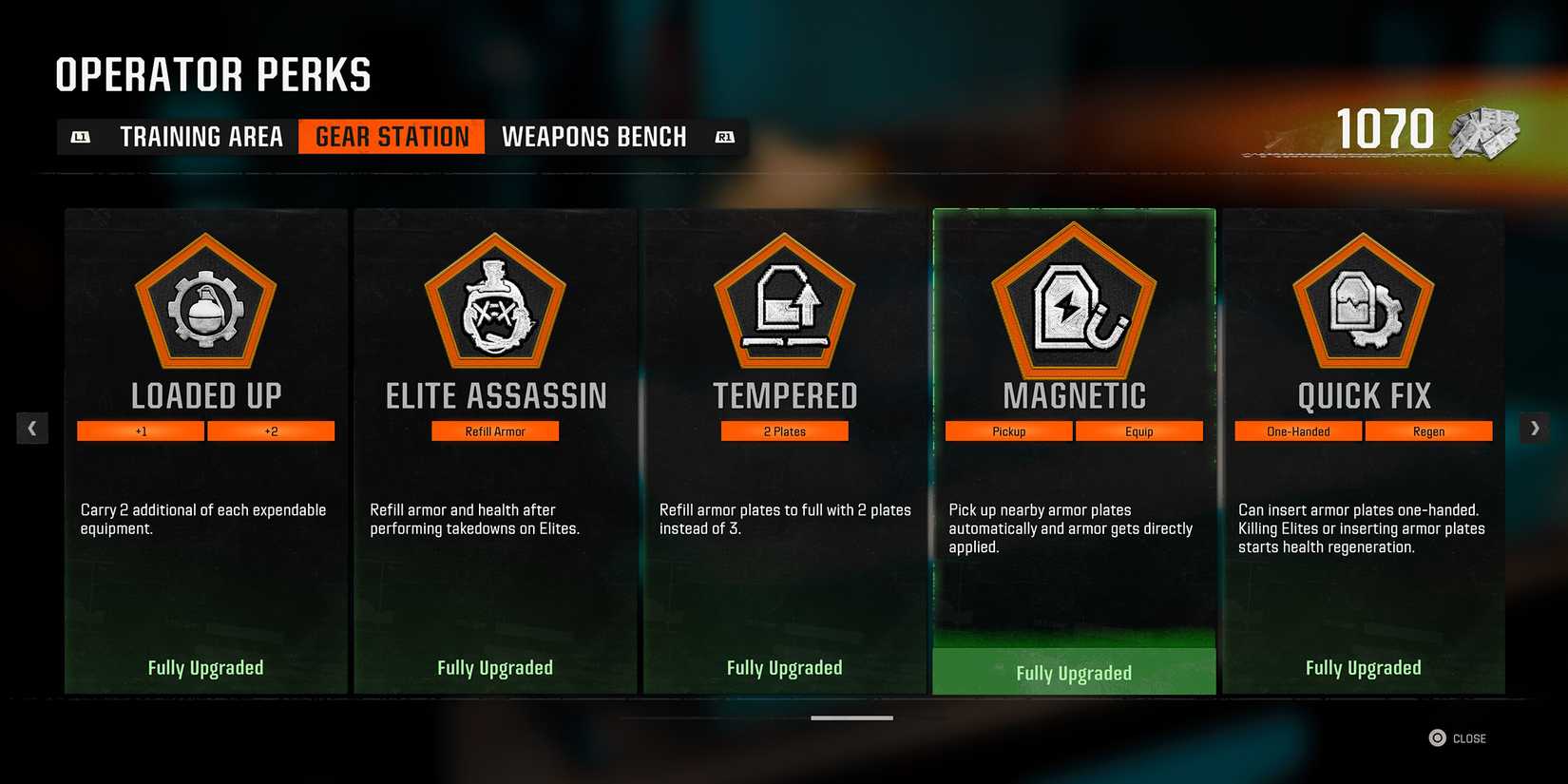Toggle the Pickup upgrade on Magnetic
The width and height of the screenshot is (1568, 784).
pos(1008,430)
